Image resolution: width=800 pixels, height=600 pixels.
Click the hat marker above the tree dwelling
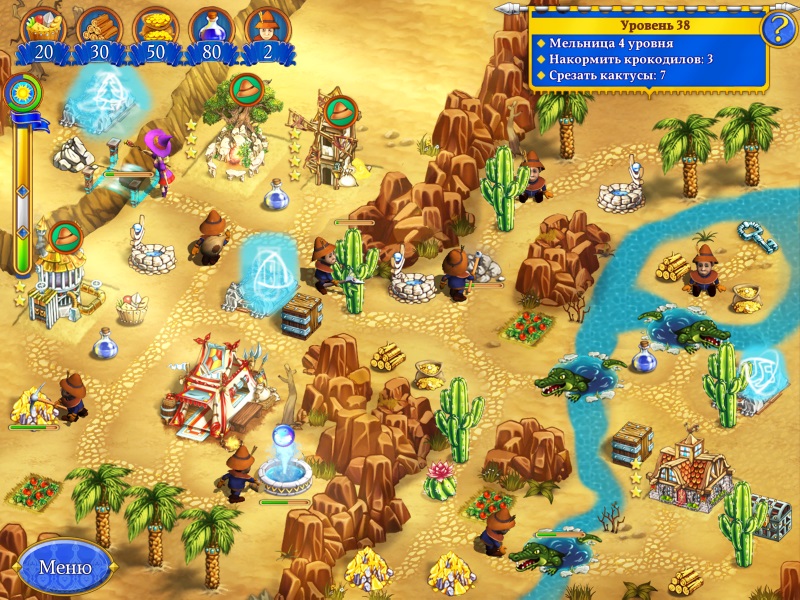[245, 90]
